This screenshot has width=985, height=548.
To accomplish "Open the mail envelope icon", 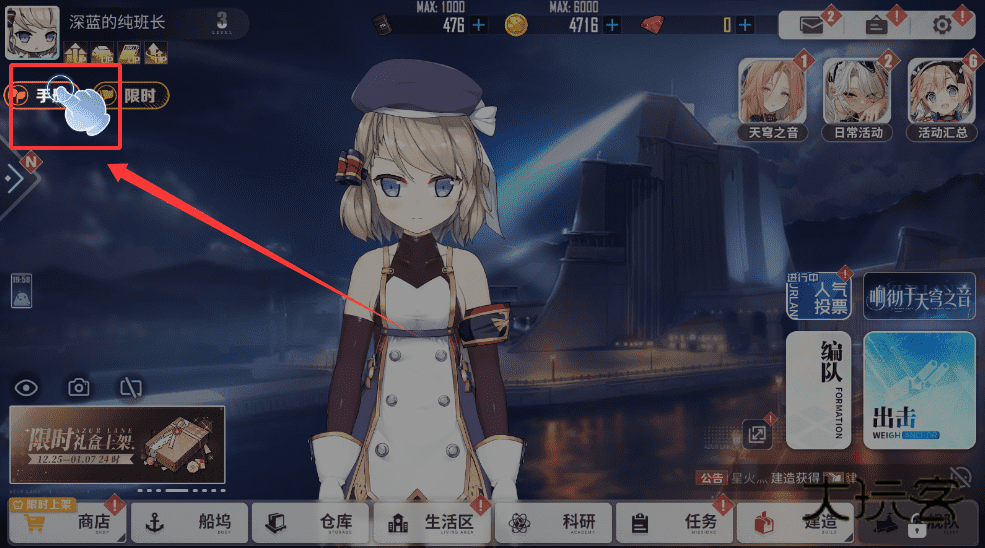I will tap(812, 25).
